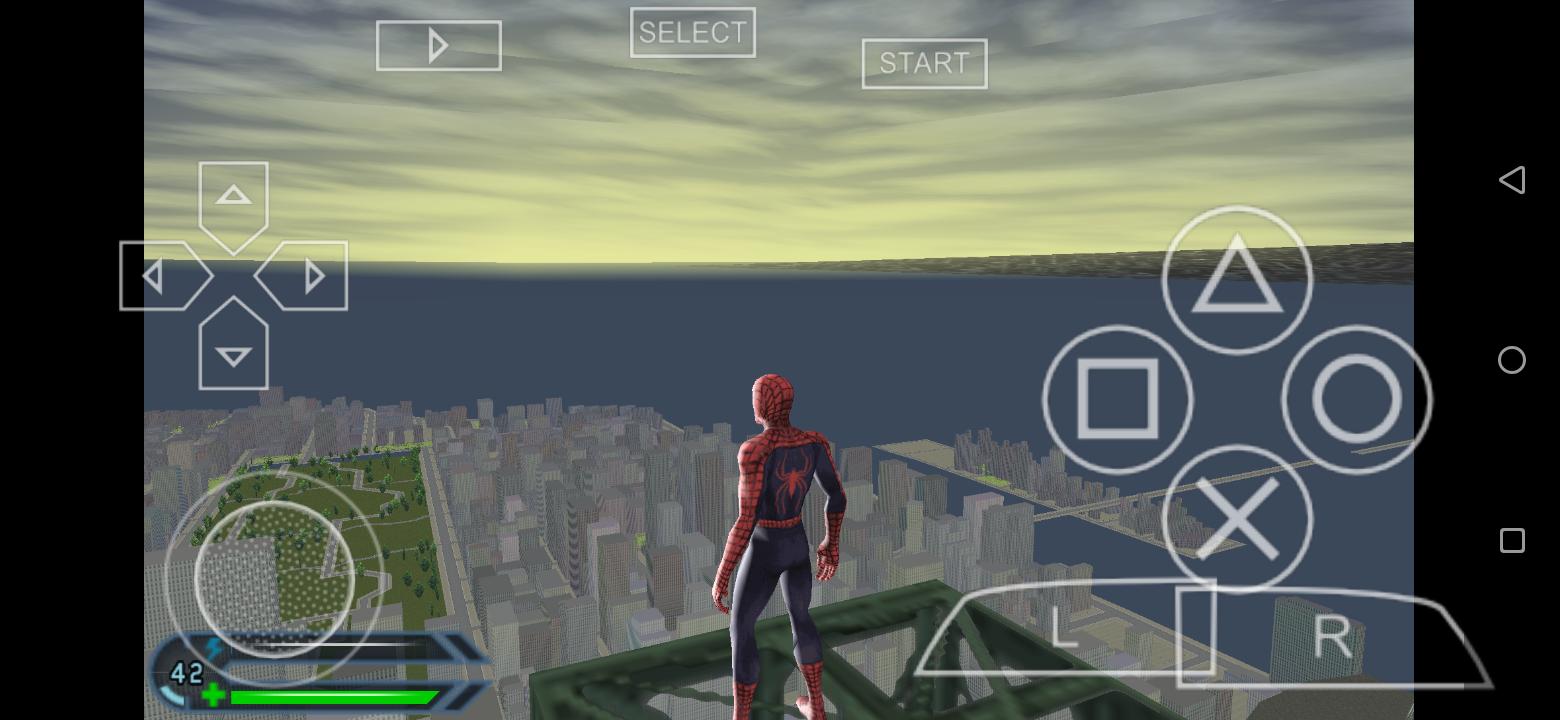Tap the D-pad up arrow
The height and width of the screenshot is (720, 1560).
coord(233,198)
